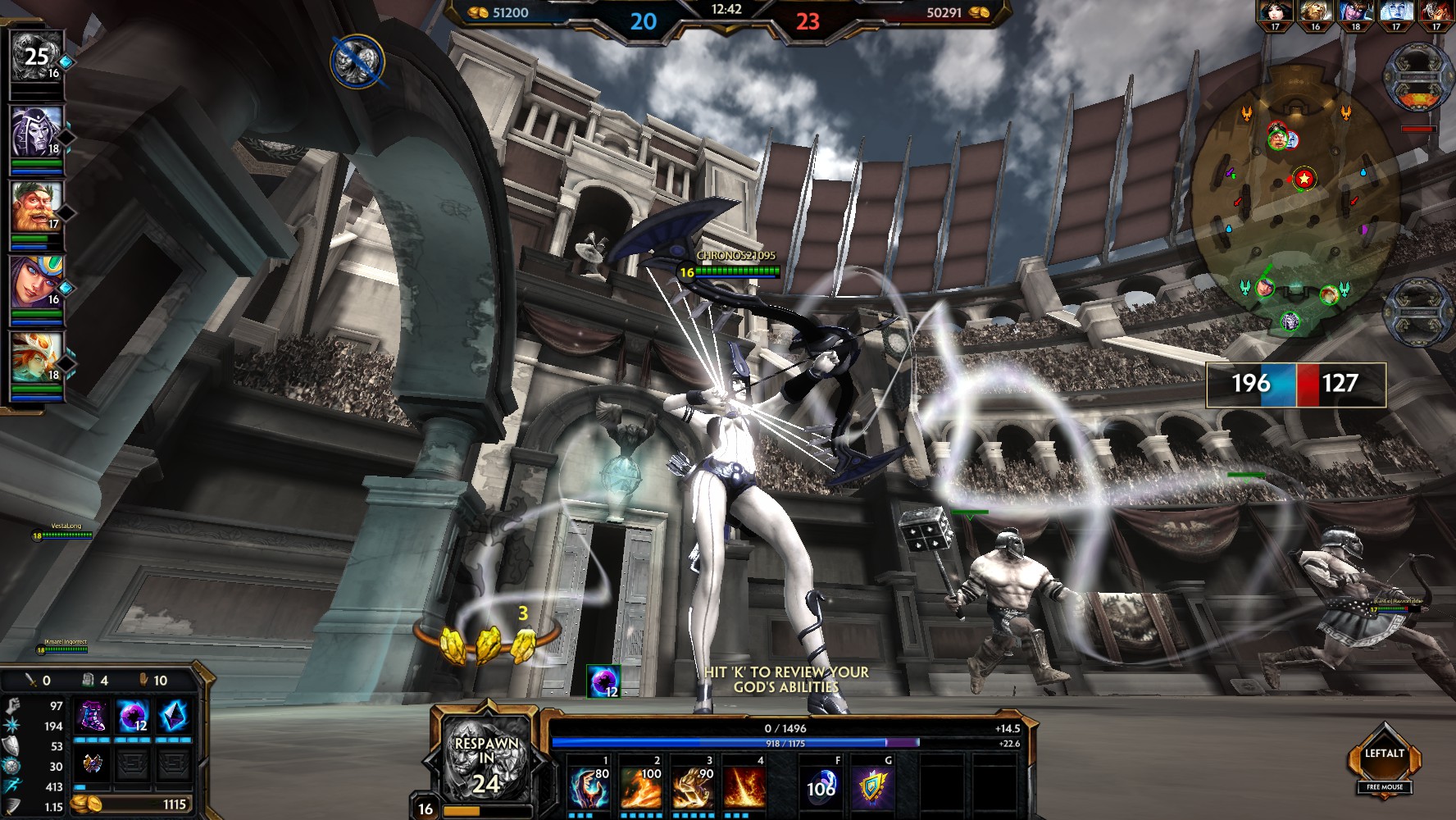The height and width of the screenshot is (820, 1456).
Task: Click the gold coins balance showing 1115
Action: [x=131, y=804]
